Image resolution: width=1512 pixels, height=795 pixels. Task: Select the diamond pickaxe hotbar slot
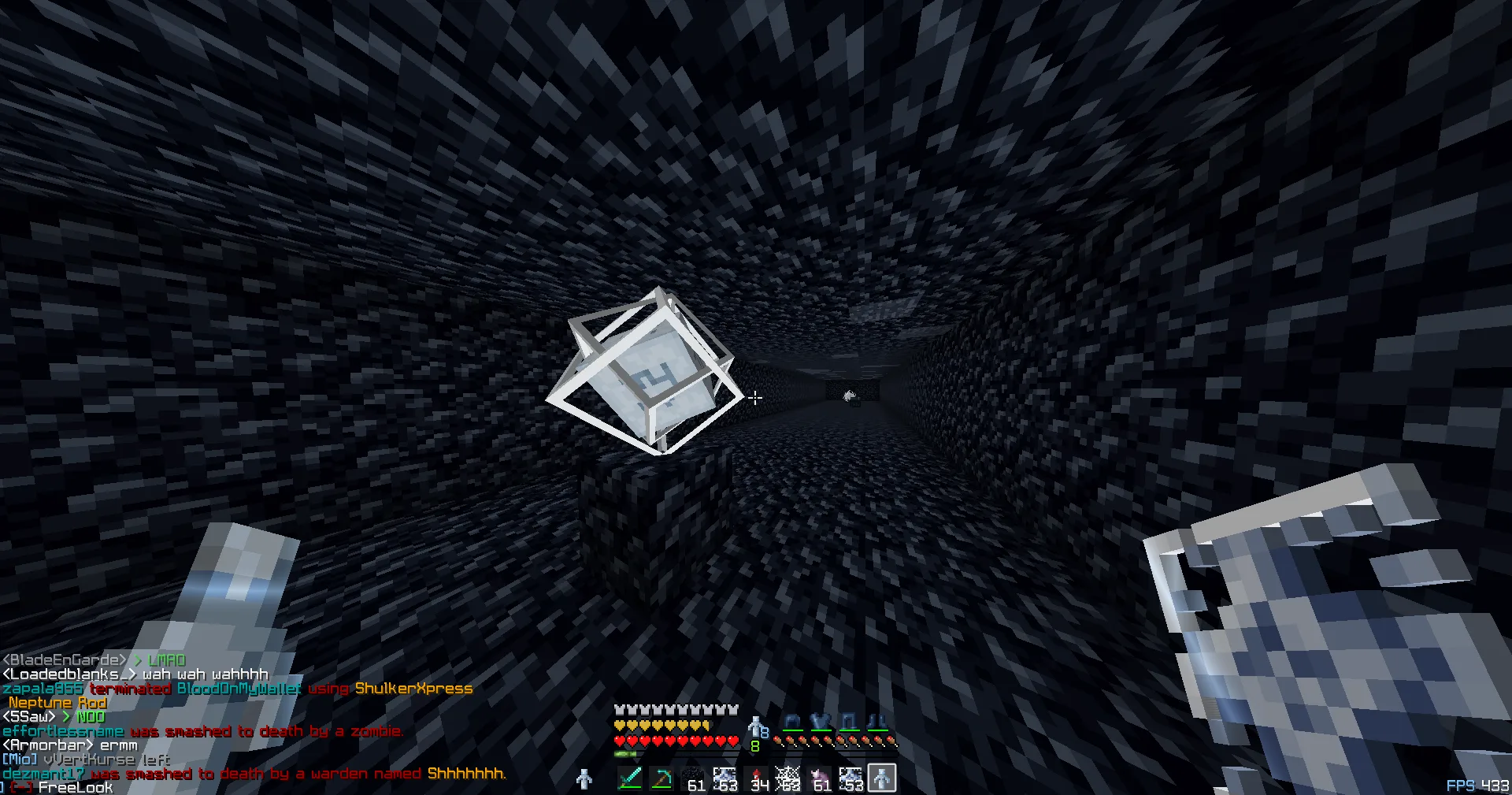(663, 778)
